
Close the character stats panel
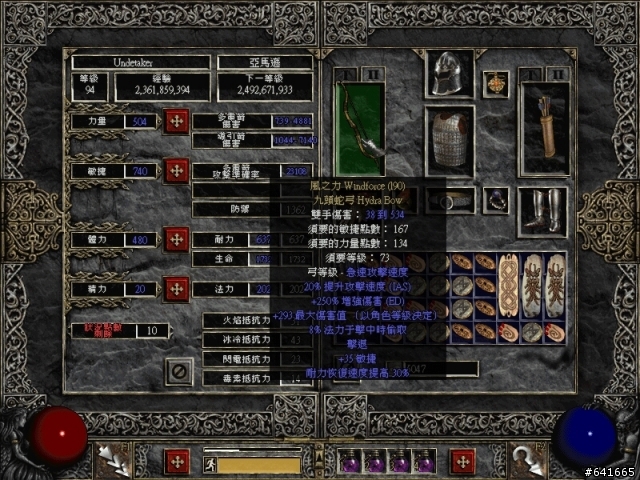[179, 372]
